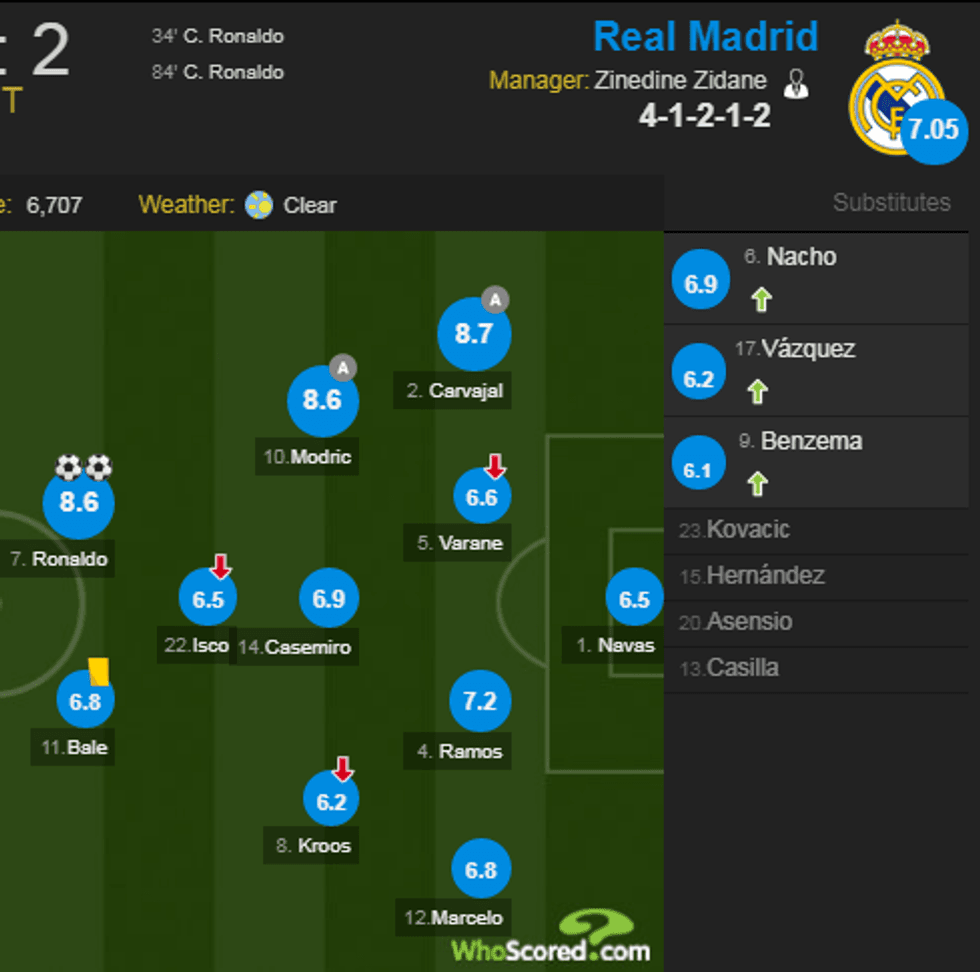Screen dimensions: 980x972
Task: Click Modric's player rating circle
Action: click(322, 400)
